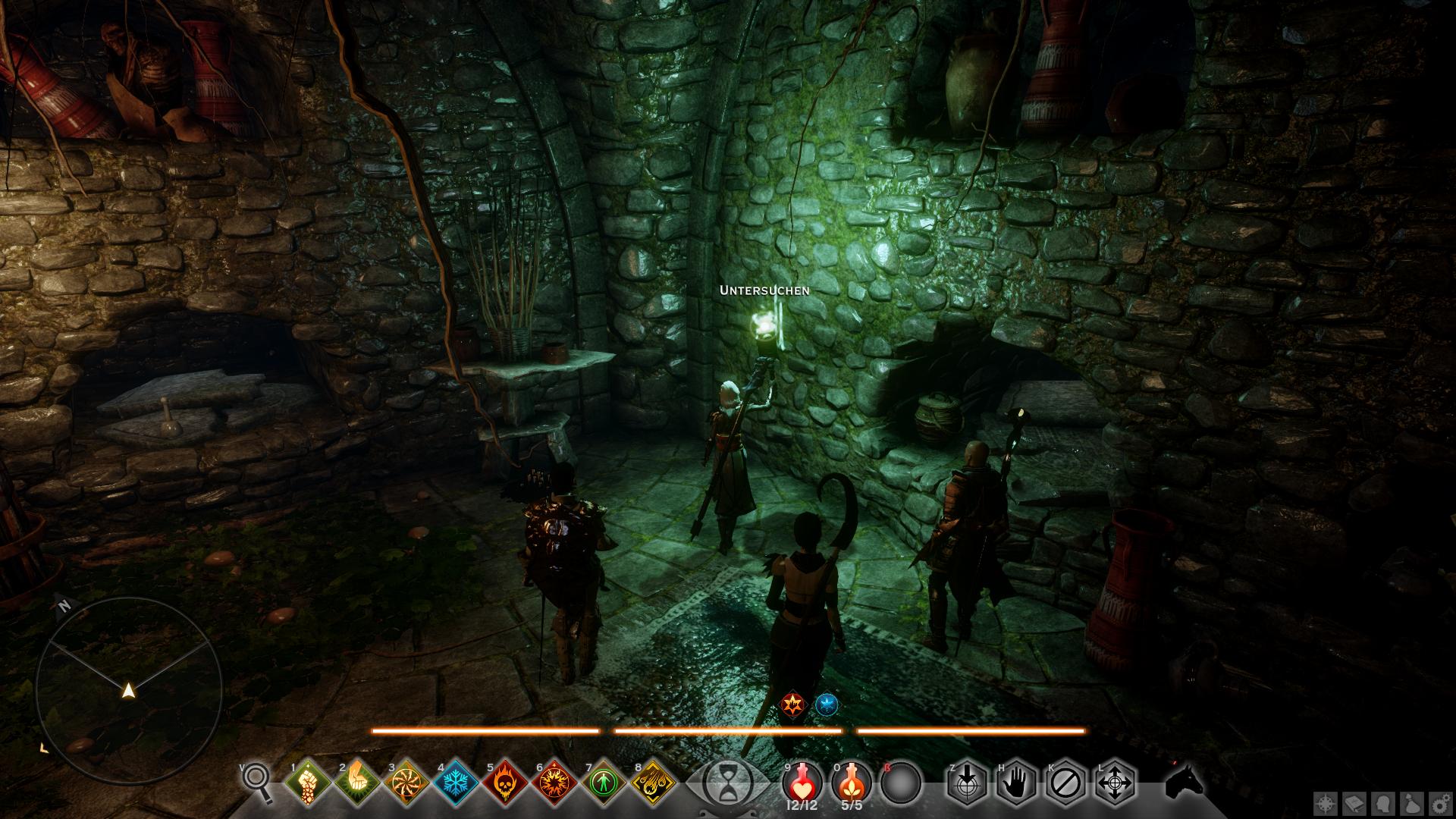Choose the four-arrow move-to-point command
The image size is (1456, 819).
pos(1116,782)
